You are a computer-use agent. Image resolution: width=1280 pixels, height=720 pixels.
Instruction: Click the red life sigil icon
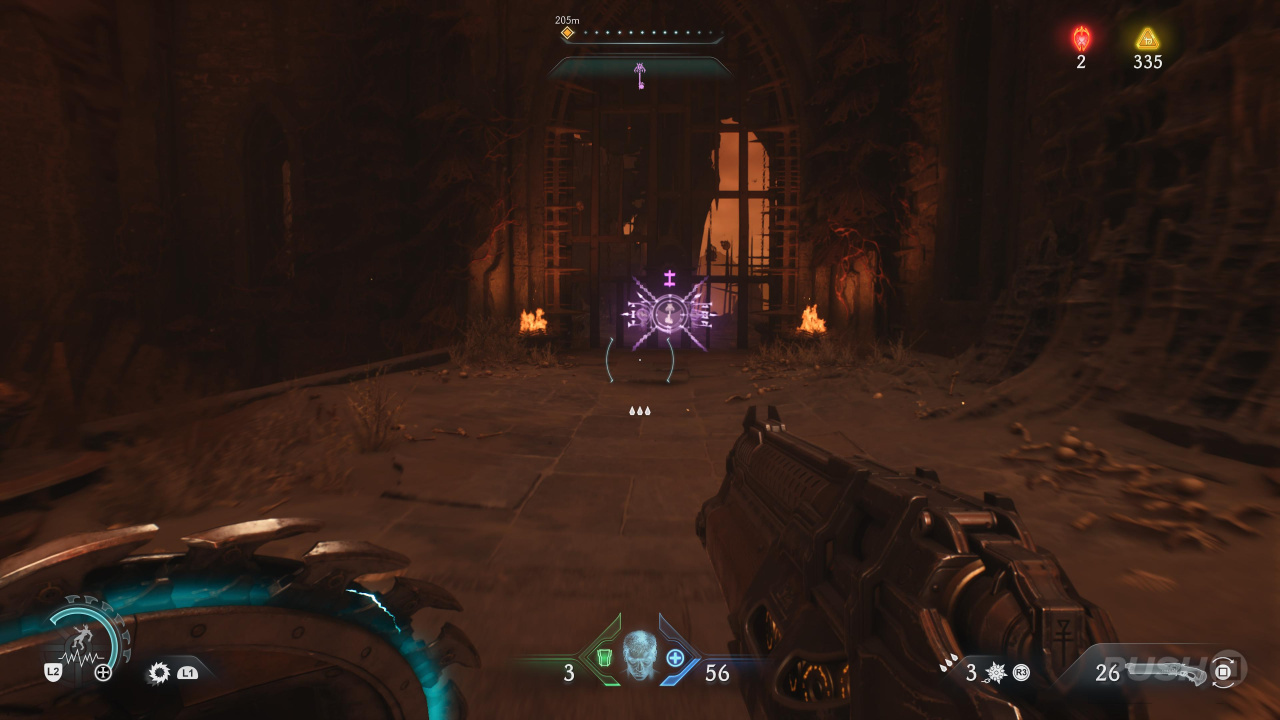[x=1081, y=39]
